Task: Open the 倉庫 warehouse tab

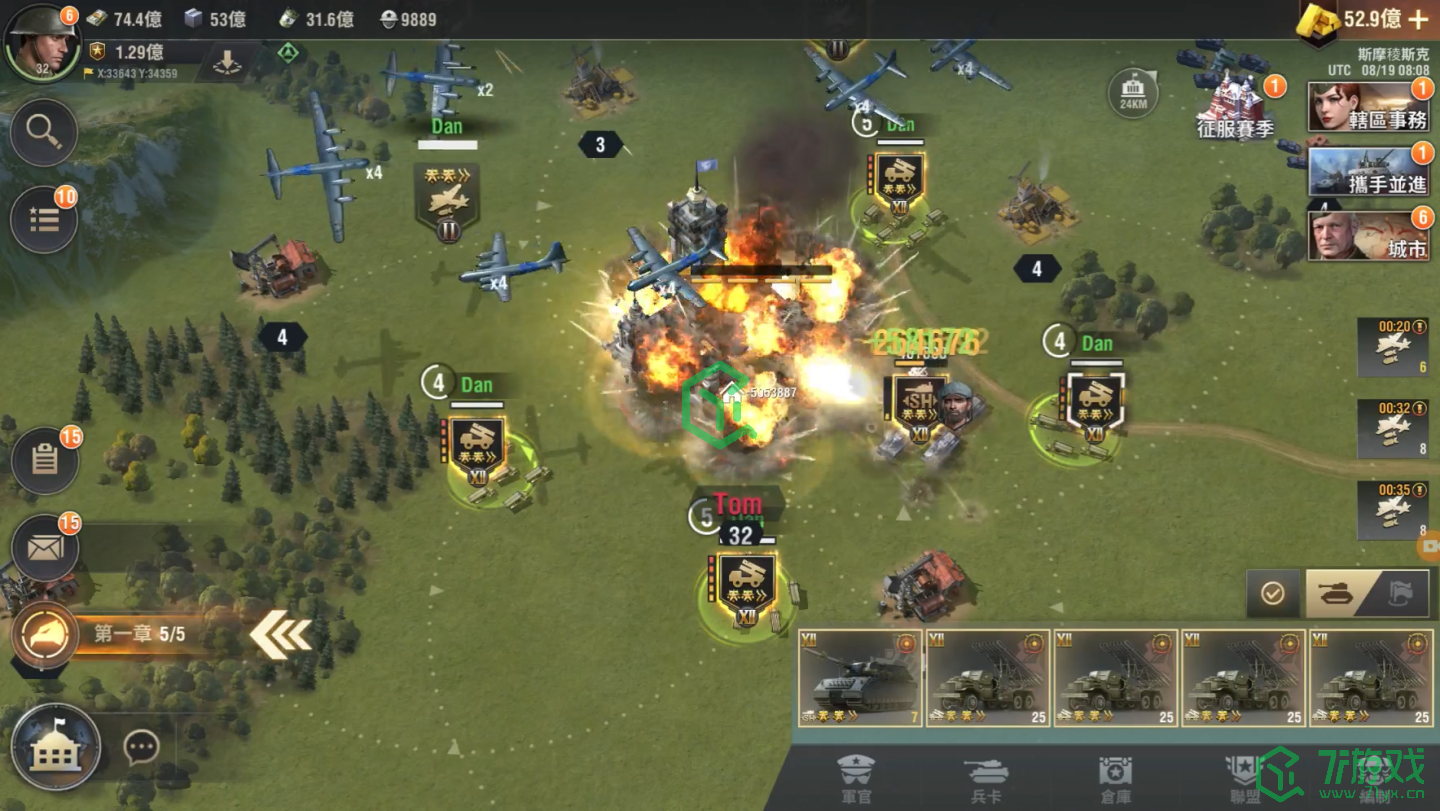Action: point(1115,779)
